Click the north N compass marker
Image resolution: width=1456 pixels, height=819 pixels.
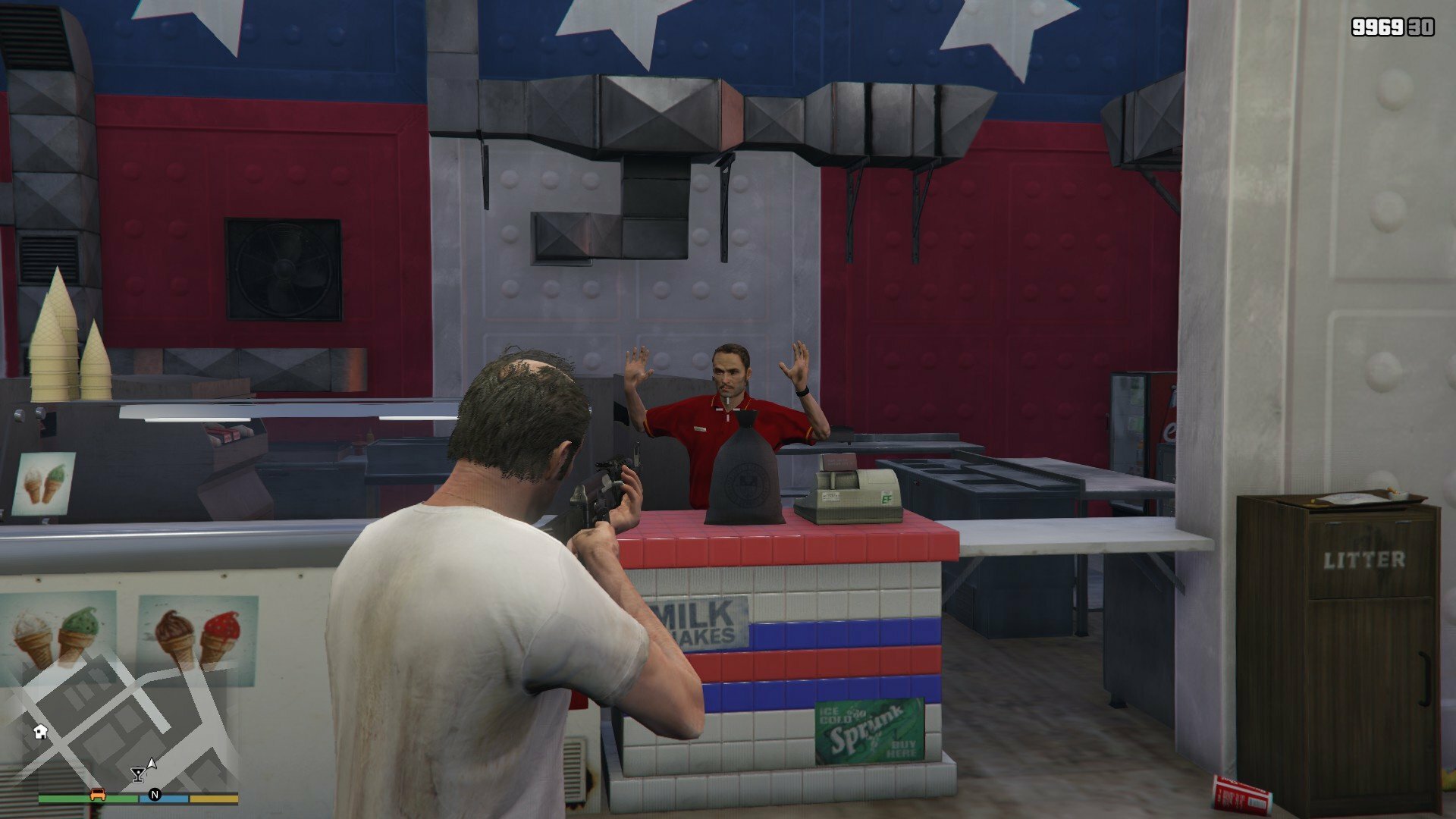155,795
